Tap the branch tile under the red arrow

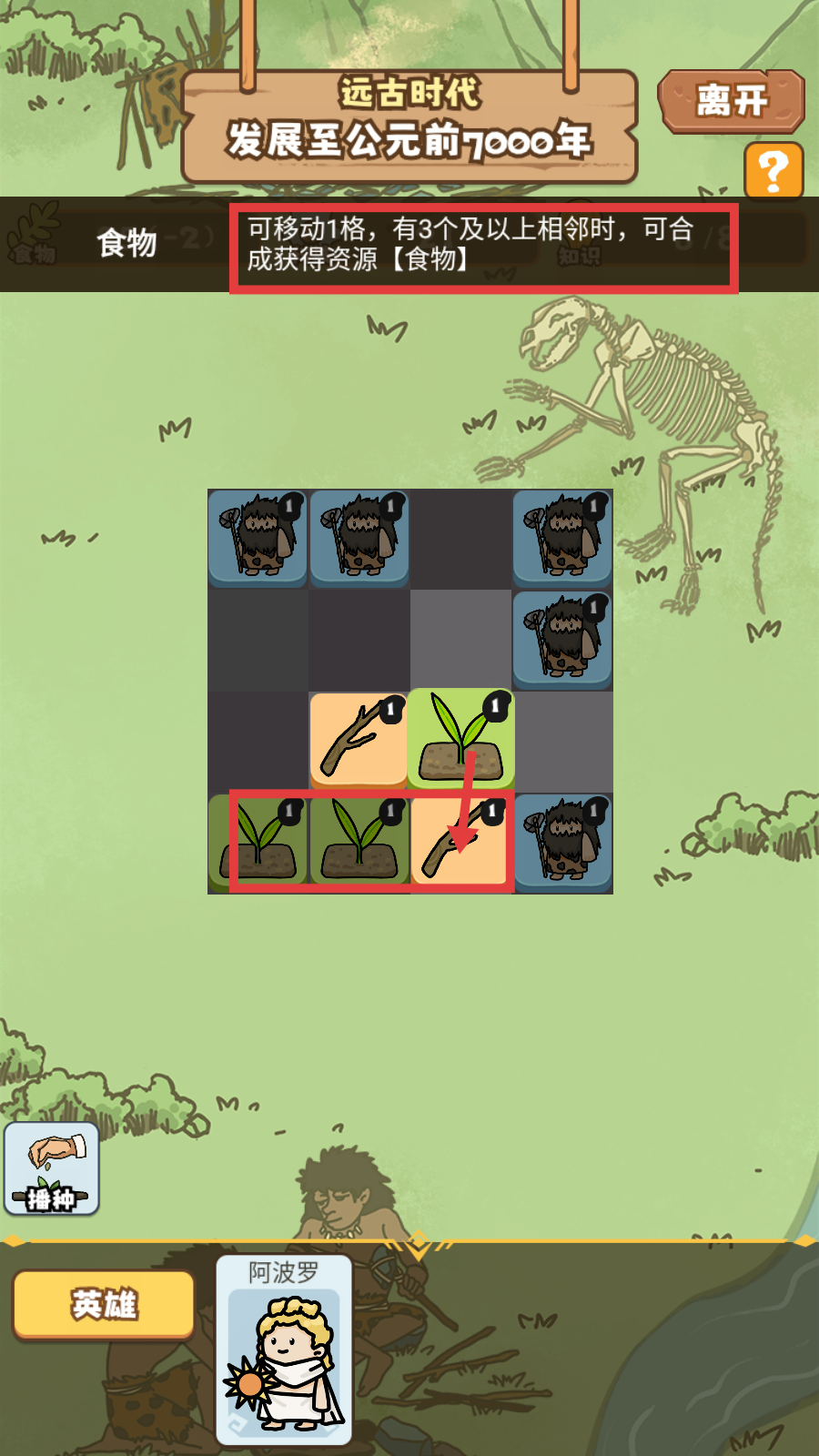[460, 843]
